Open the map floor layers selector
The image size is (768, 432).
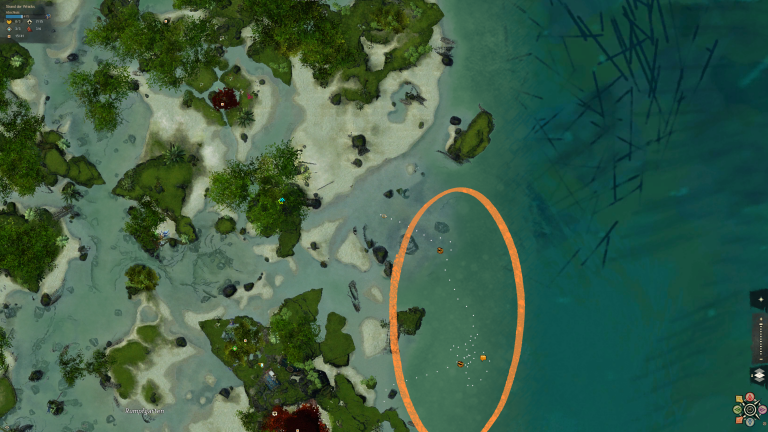click(x=760, y=374)
